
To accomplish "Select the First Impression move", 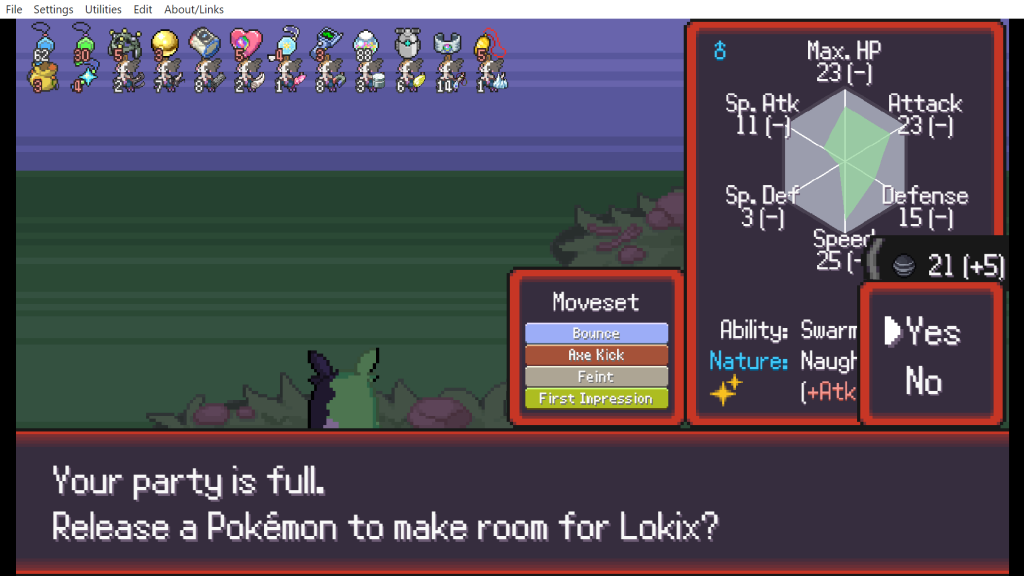I will (596, 399).
